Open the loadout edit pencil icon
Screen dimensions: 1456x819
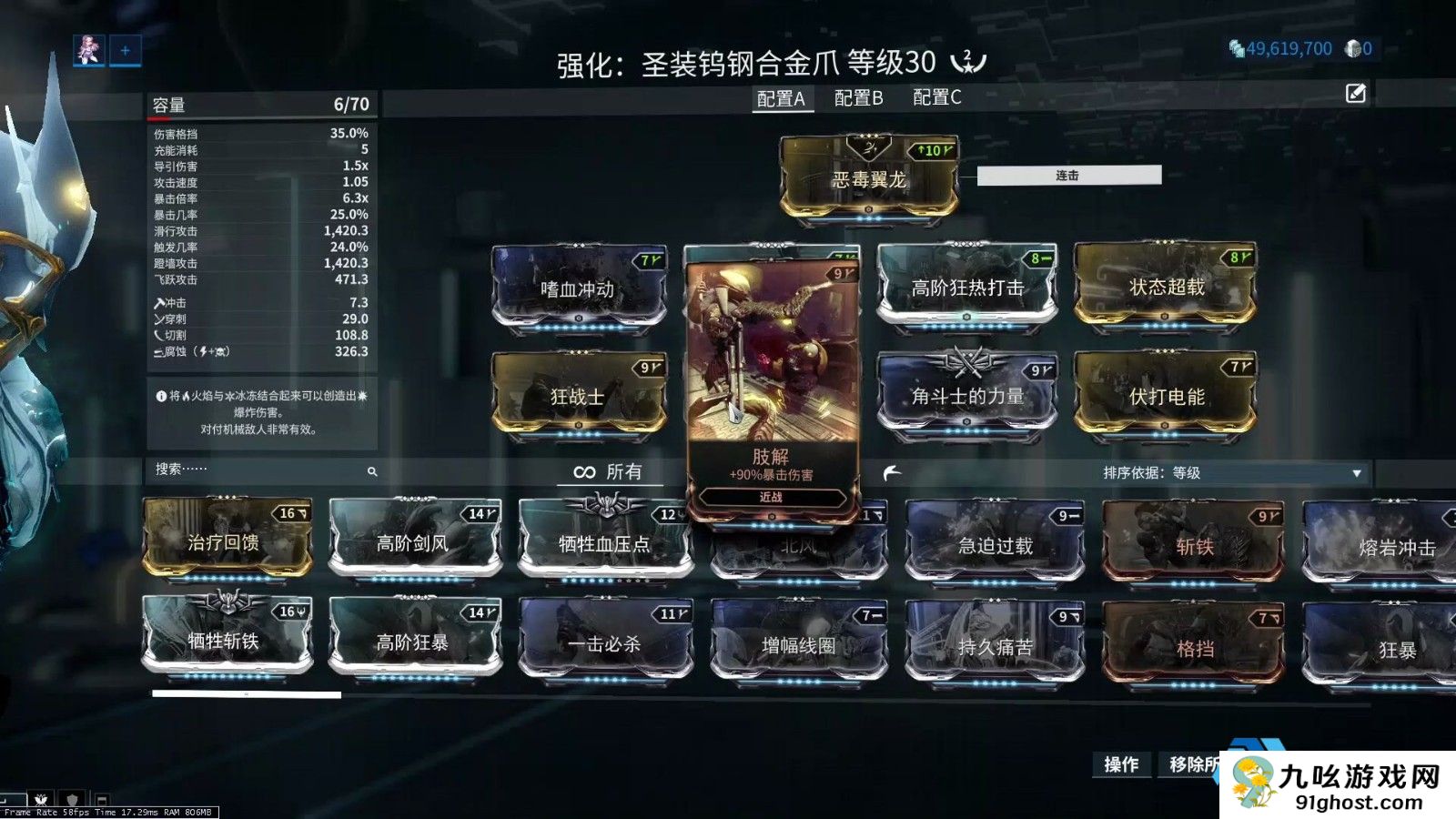point(1356,92)
